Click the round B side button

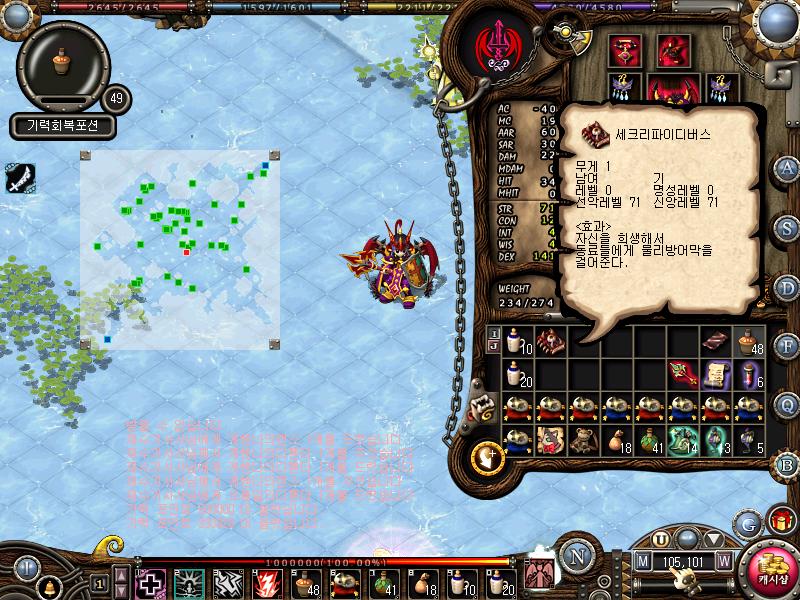pos(788,463)
